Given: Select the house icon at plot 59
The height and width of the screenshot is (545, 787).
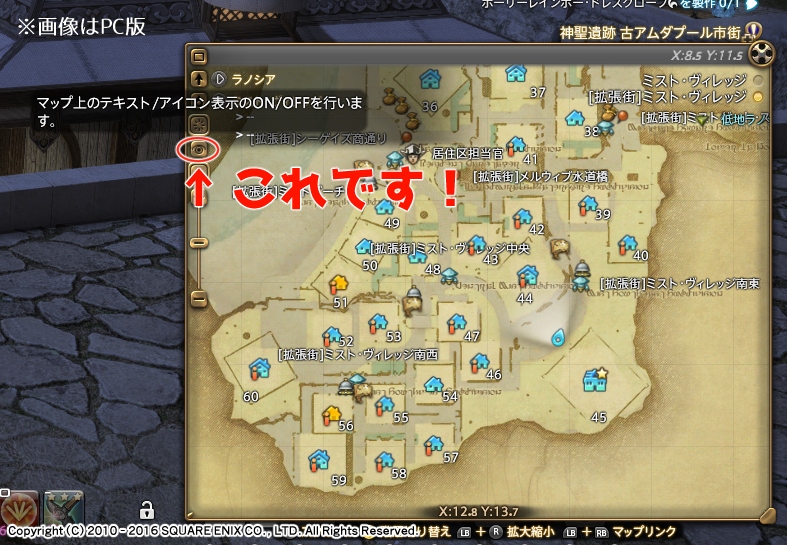Looking at the screenshot, I should coord(320,460).
